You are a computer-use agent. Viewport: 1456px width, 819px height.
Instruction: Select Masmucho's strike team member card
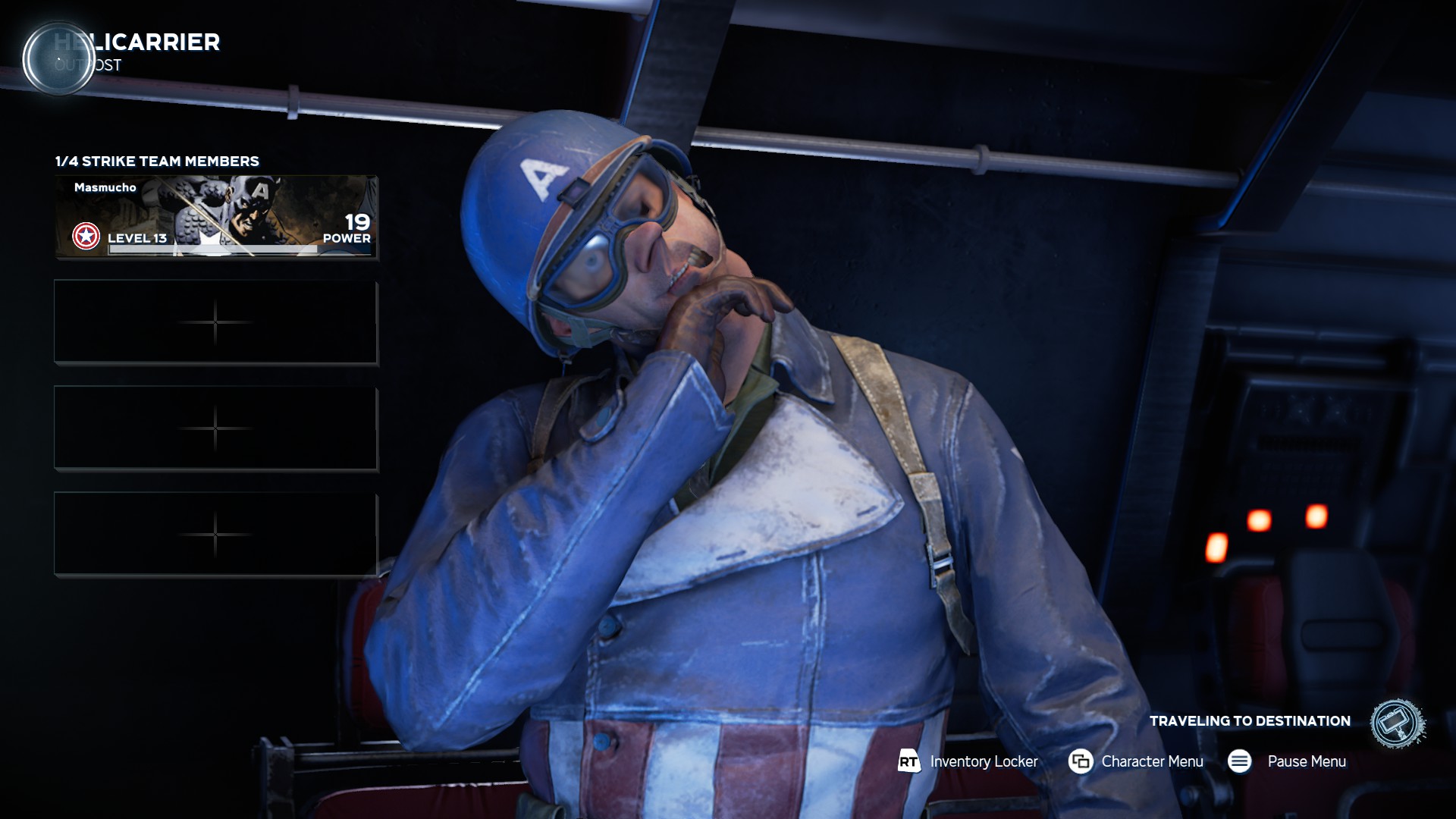(x=216, y=218)
